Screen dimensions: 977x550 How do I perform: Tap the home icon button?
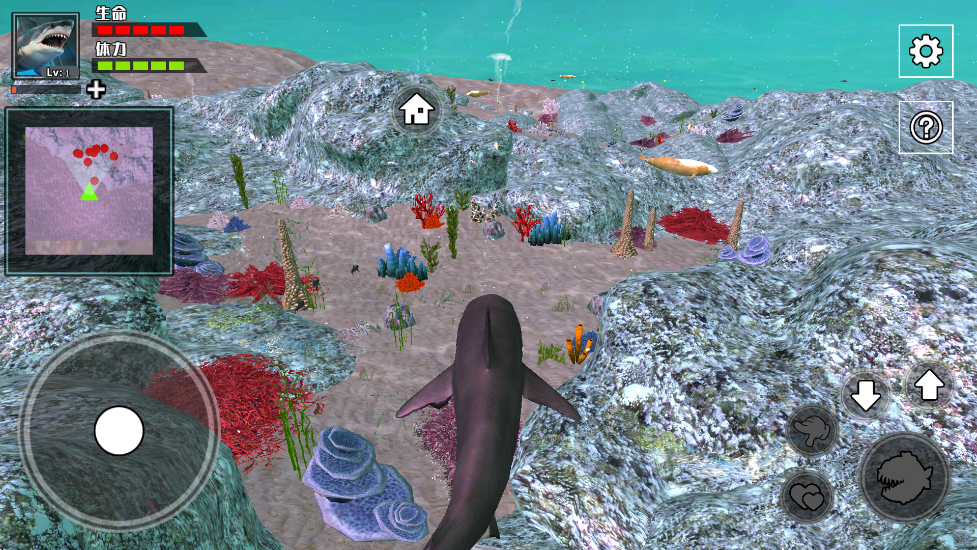(x=416, y=110)
